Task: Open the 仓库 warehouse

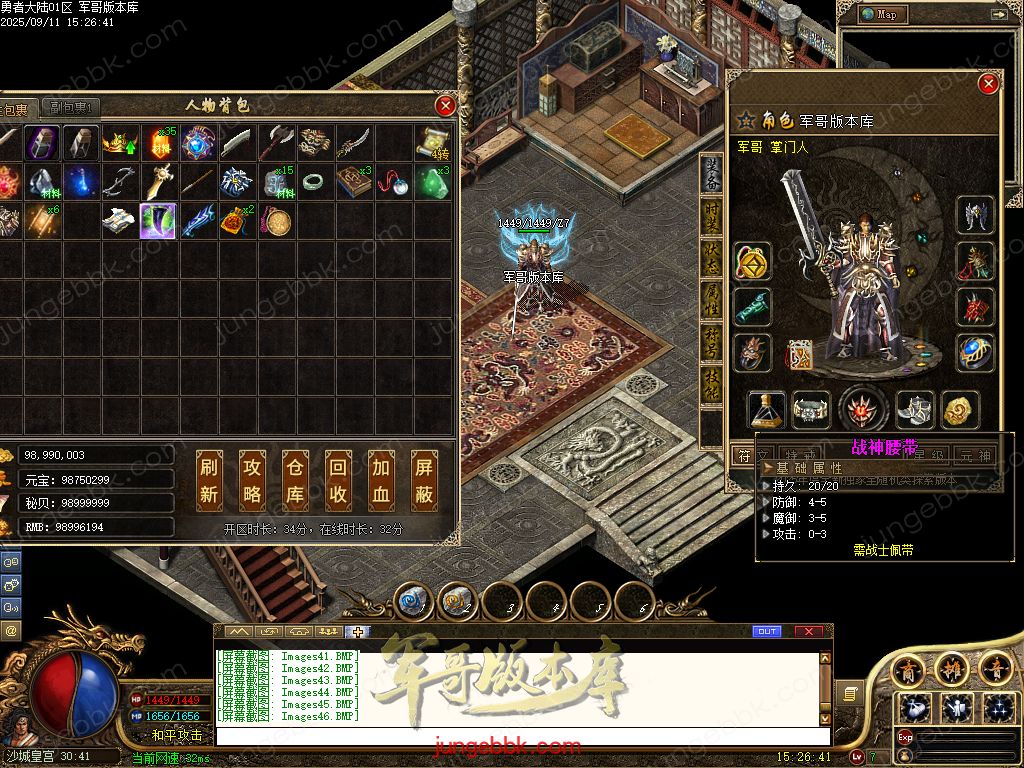Action: point(295,479)
